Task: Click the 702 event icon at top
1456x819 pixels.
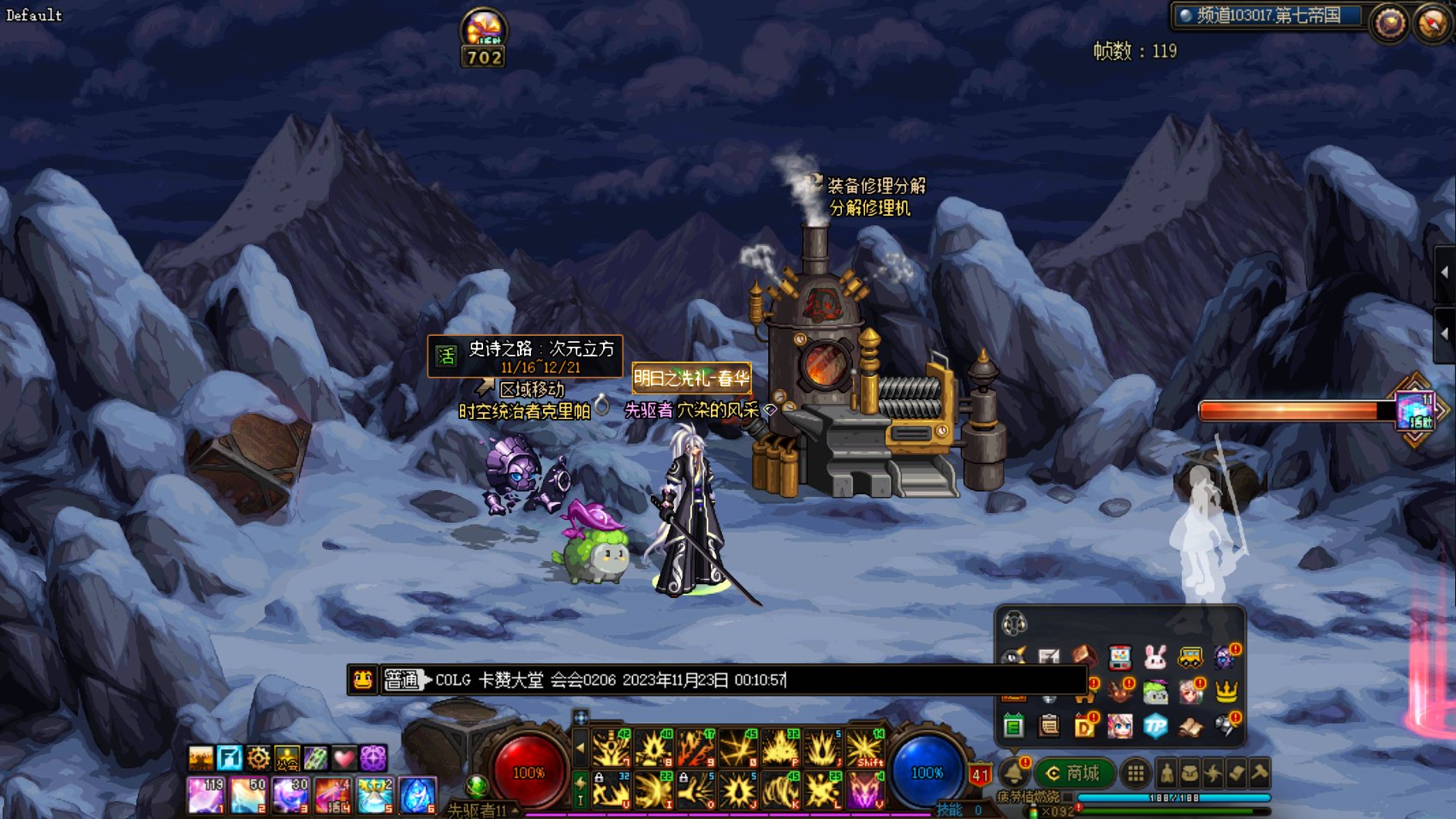Action: click(484, 38)
